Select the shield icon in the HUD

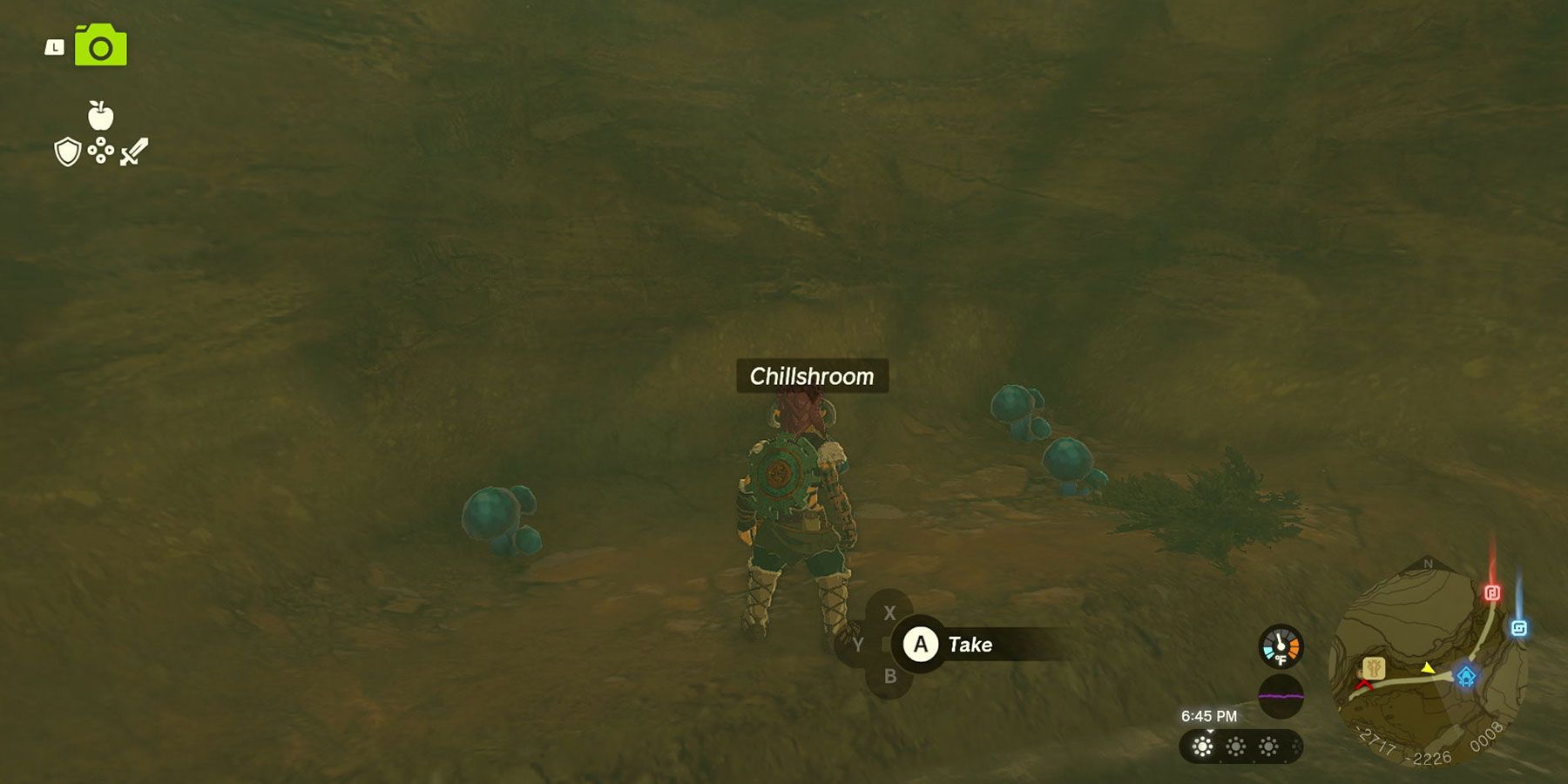[x=69, y=153]
